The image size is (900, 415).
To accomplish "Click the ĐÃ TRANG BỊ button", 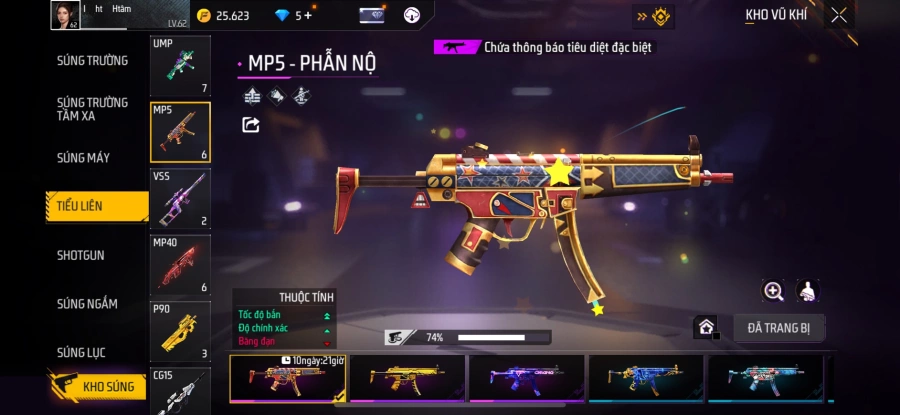I will pyautogui.click(x=778, y=328).
